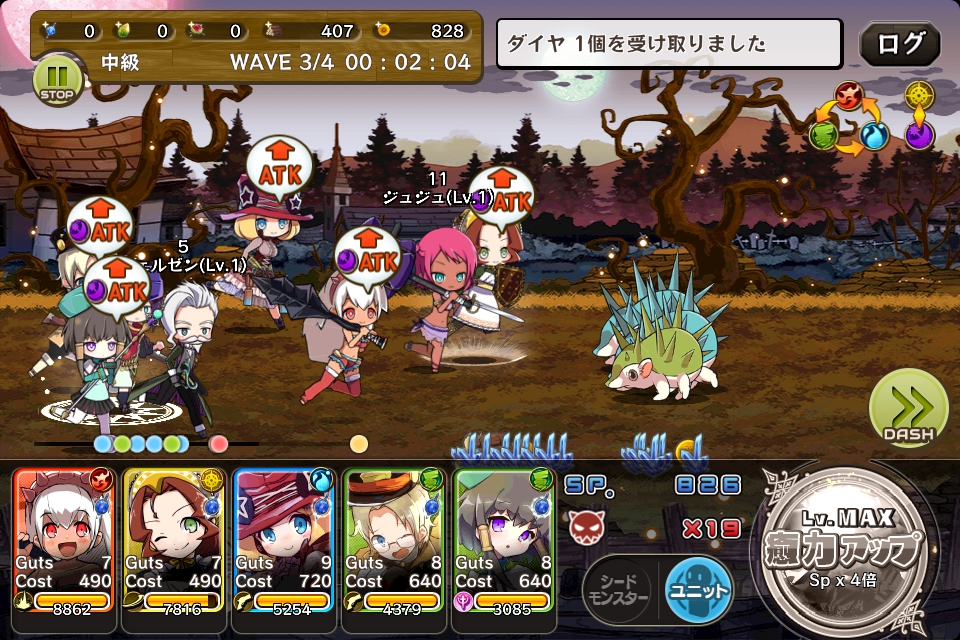Summon the winking brown-haired unit card

coord(172,538)
